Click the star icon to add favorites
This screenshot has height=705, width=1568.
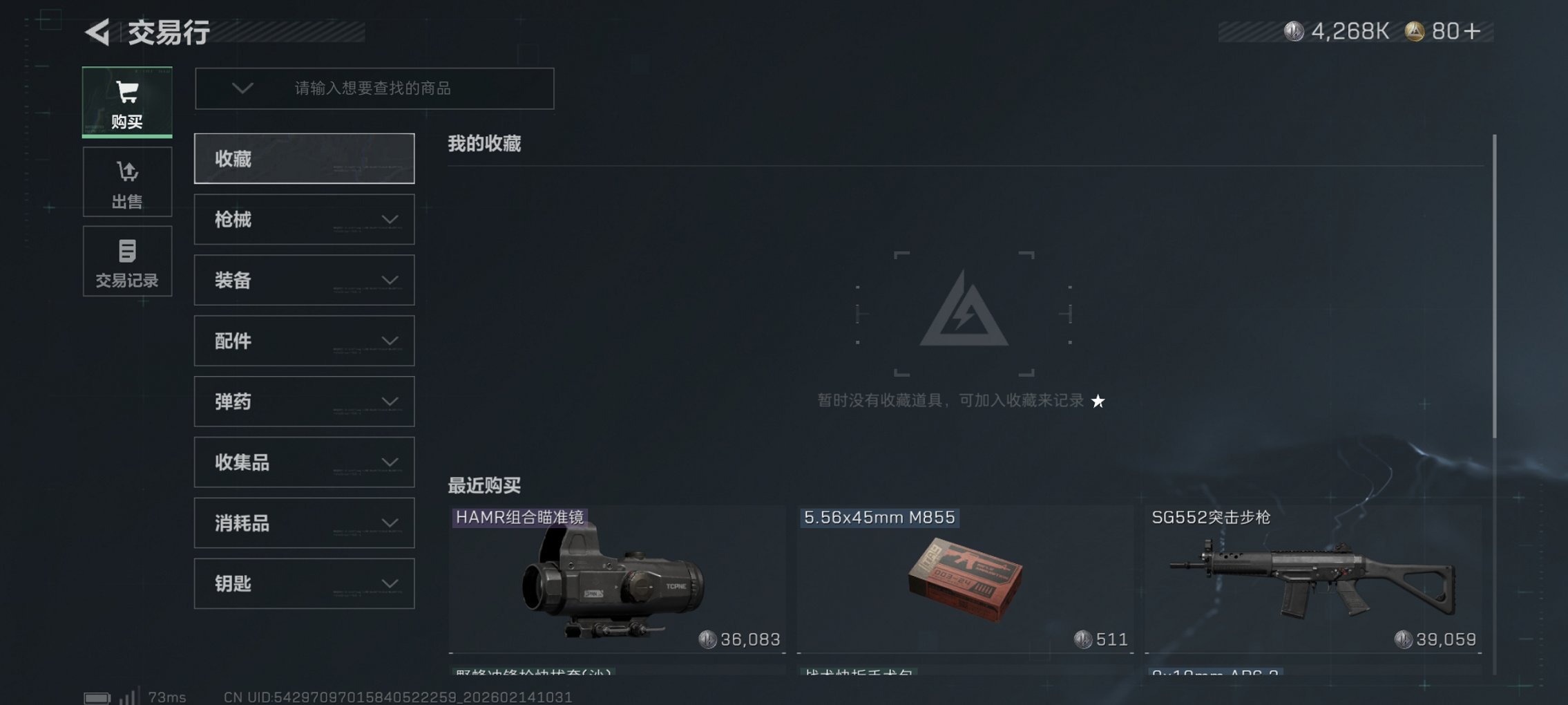pyautogui.click(x=1098, y=402)
